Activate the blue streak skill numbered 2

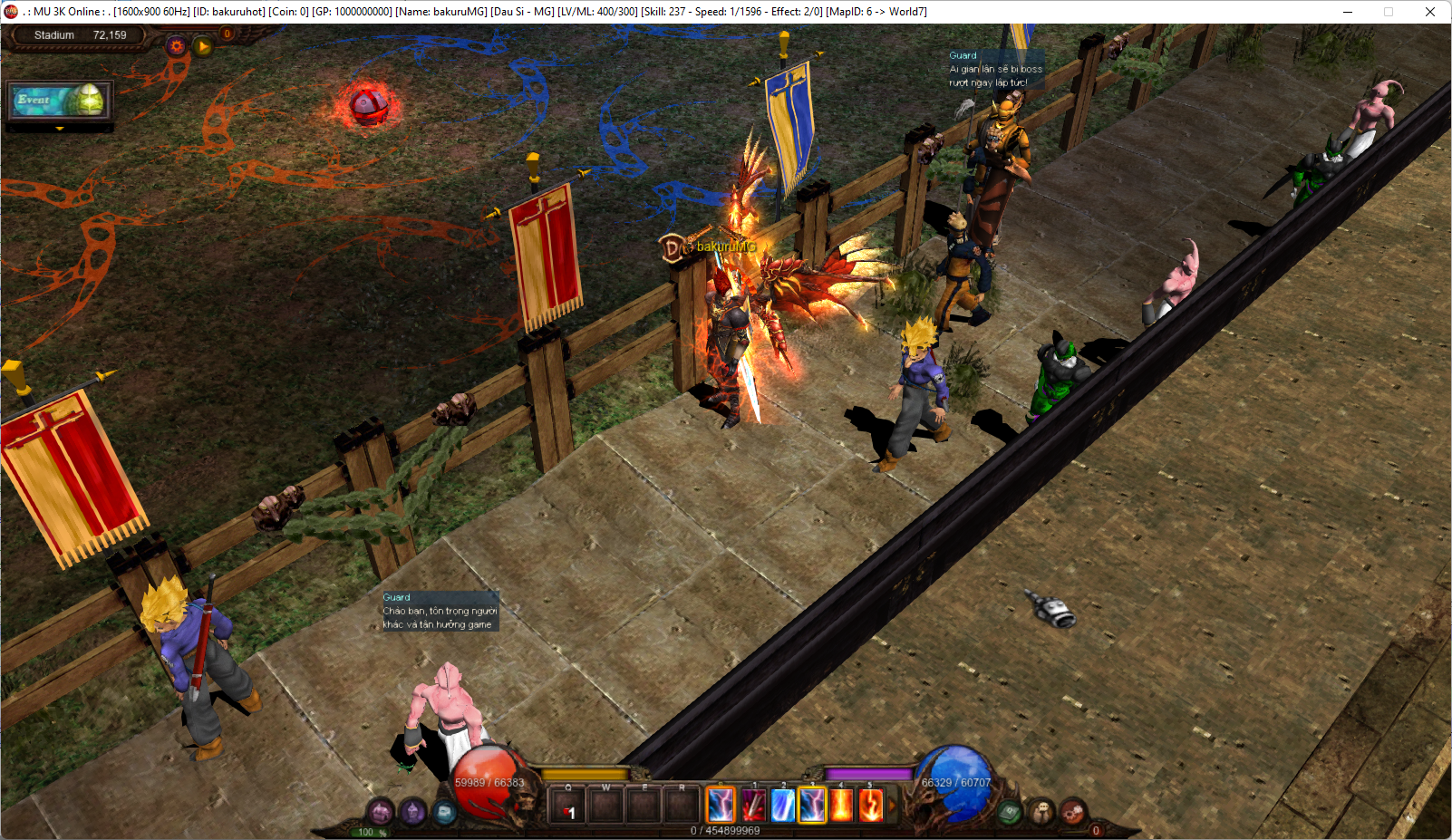tap(782, 805)
